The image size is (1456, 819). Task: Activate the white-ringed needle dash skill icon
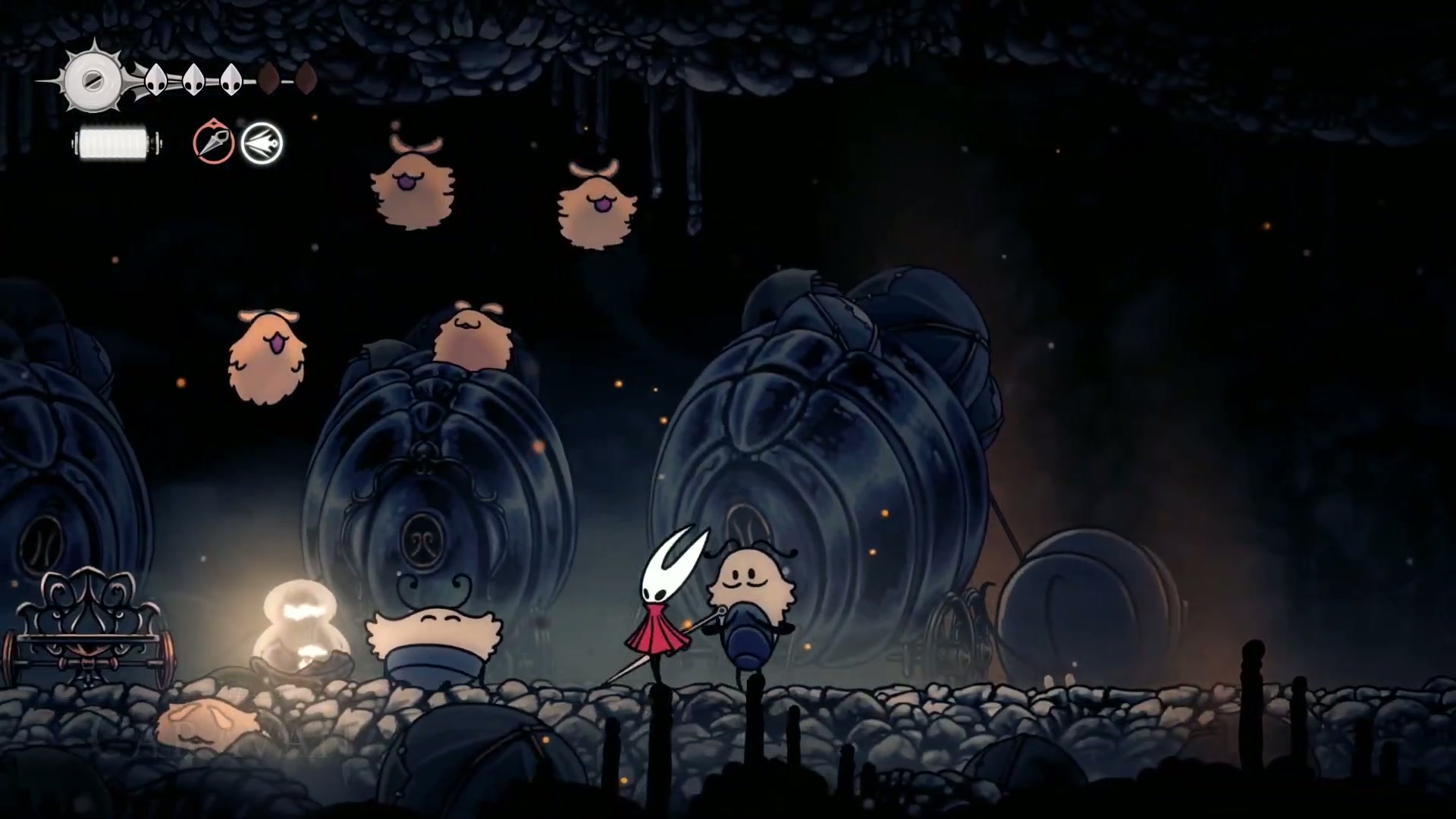pos(262,143)
